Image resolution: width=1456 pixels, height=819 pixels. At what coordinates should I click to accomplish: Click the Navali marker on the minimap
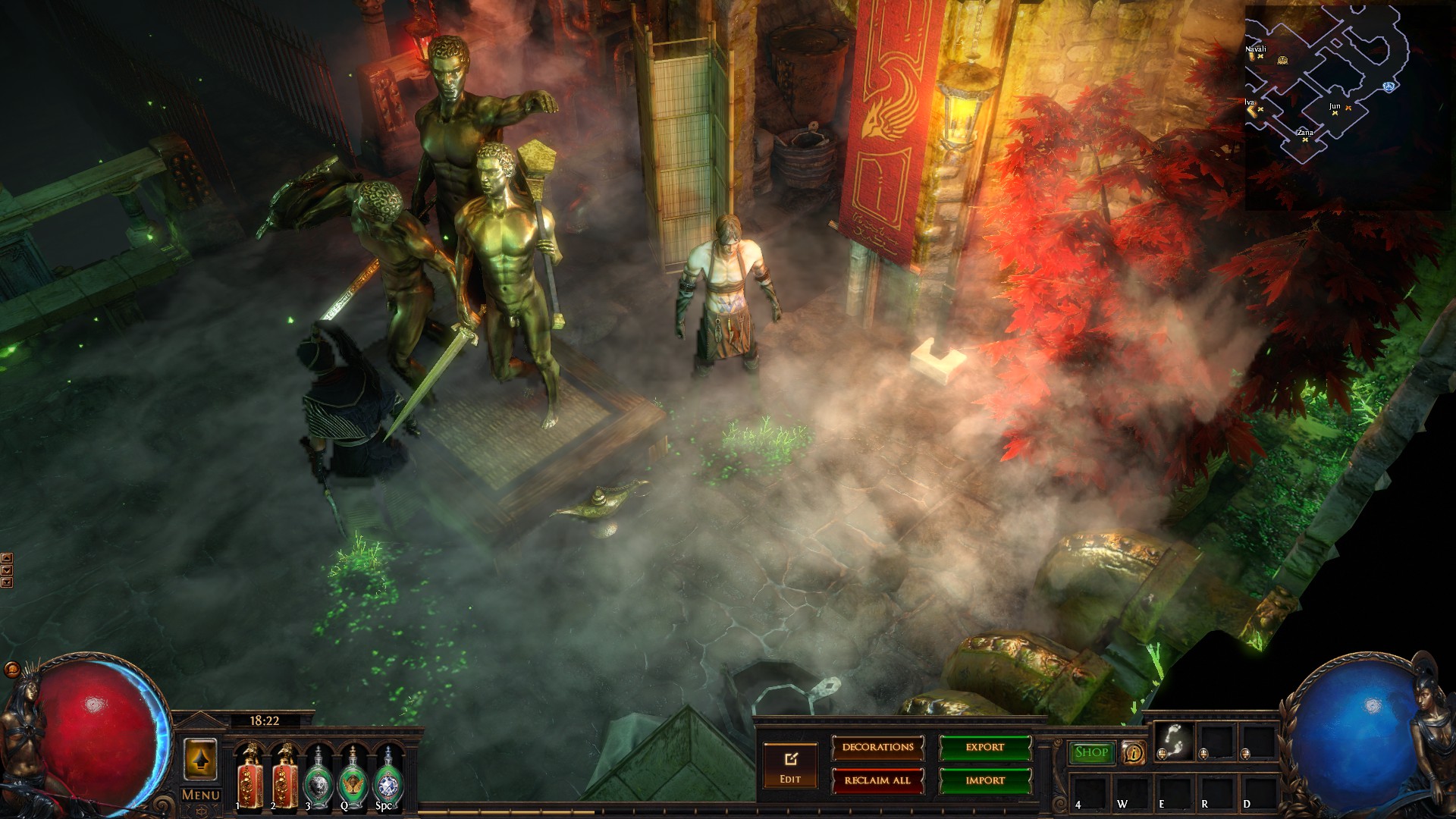(1260, 56)
